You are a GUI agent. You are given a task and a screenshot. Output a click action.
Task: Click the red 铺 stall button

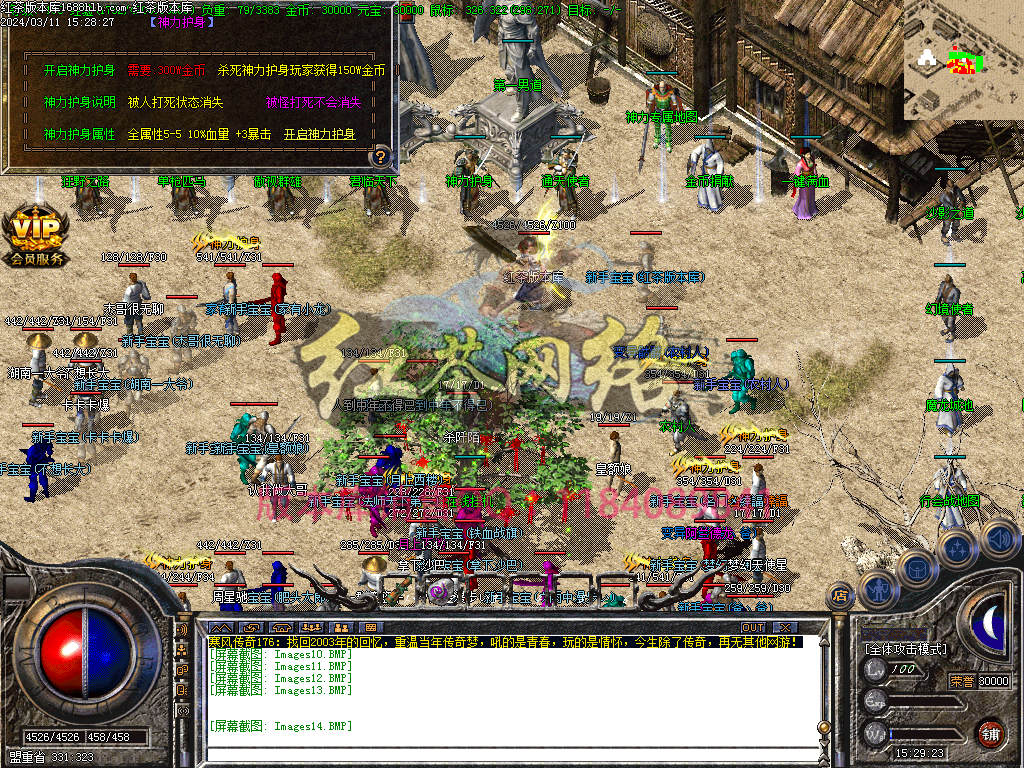point(990,732)
